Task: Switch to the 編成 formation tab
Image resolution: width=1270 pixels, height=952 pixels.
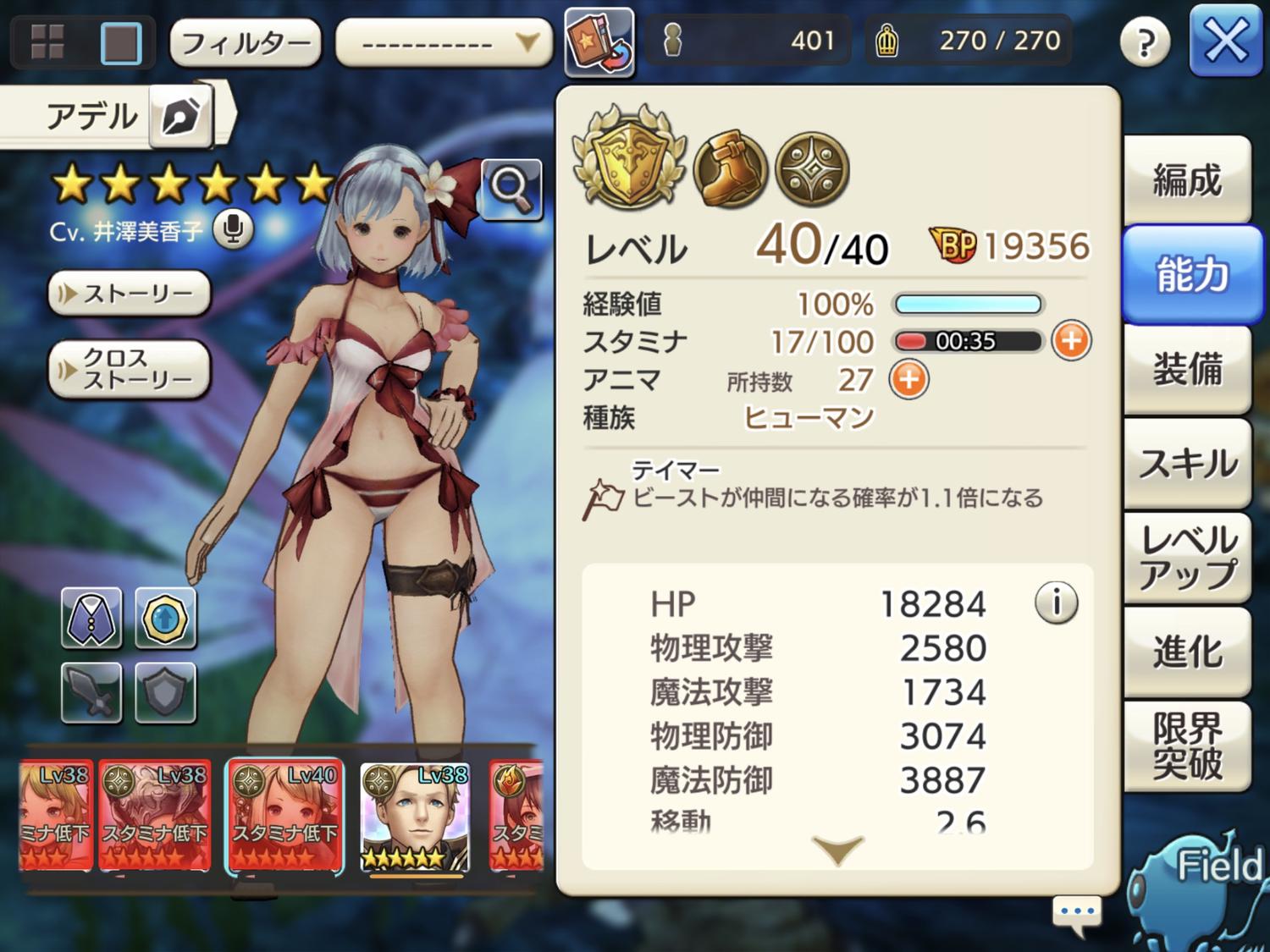Action: 1187,180
